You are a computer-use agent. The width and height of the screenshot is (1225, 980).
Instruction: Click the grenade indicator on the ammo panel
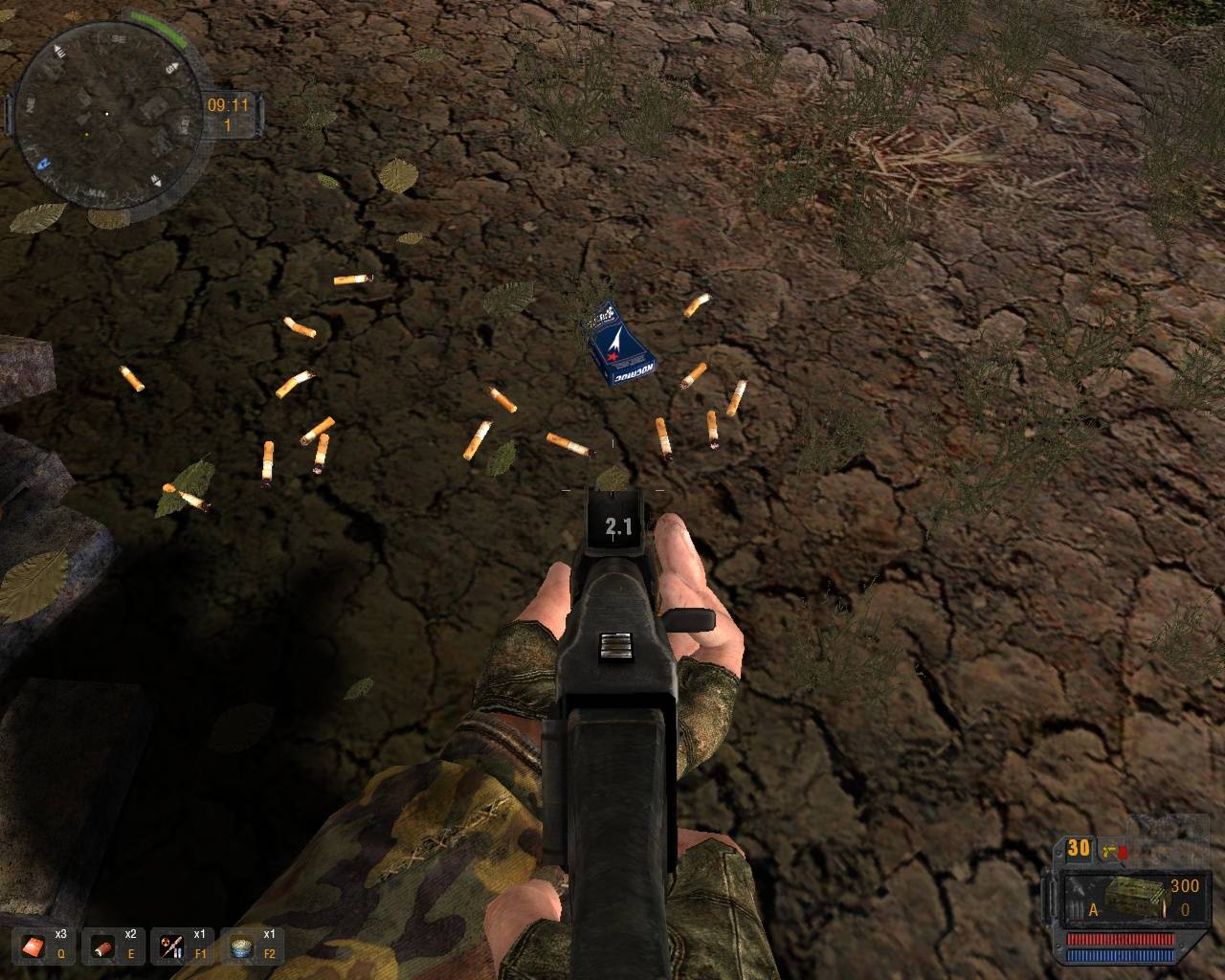tap(1124, 852)
